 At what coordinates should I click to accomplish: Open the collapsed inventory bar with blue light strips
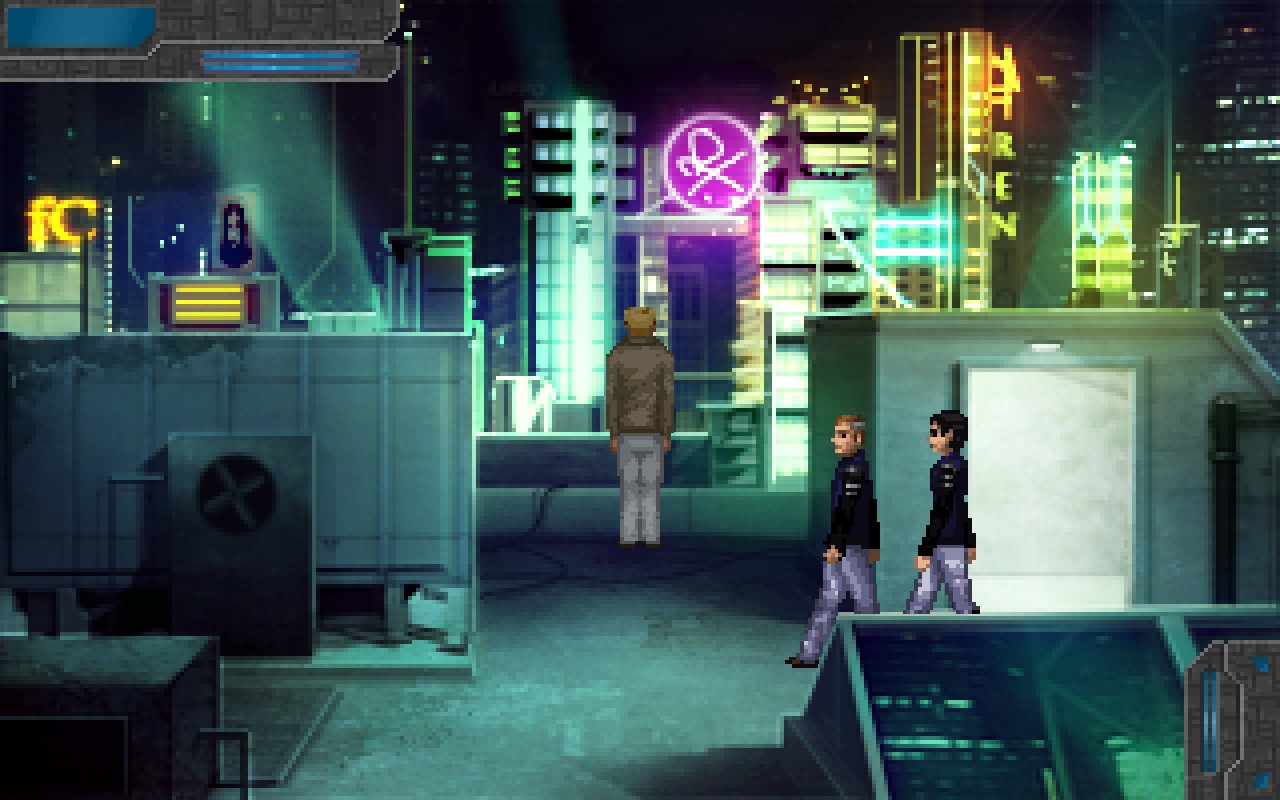[x=280, y=61]
